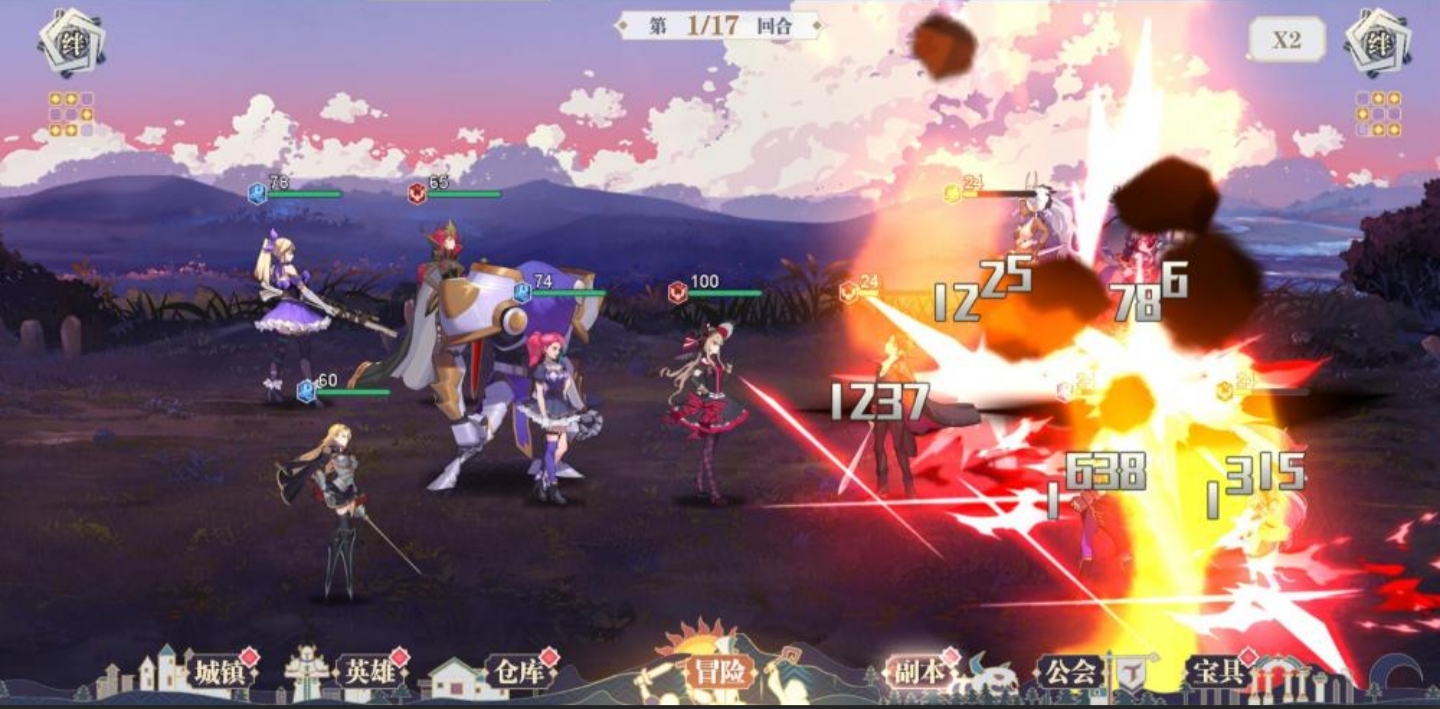The width and height of the screenshot is (1440, 709).
Task: Show the 宝具 treasures tab
Action: [x=1218, y=672]
